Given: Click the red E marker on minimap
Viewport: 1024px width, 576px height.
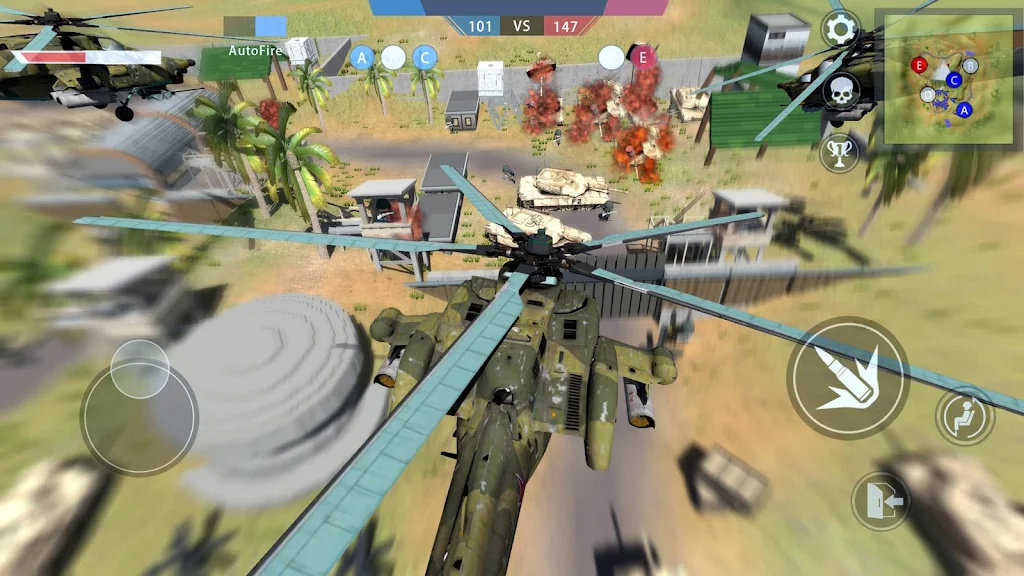Looking at the screenshot, I should 920,65.
